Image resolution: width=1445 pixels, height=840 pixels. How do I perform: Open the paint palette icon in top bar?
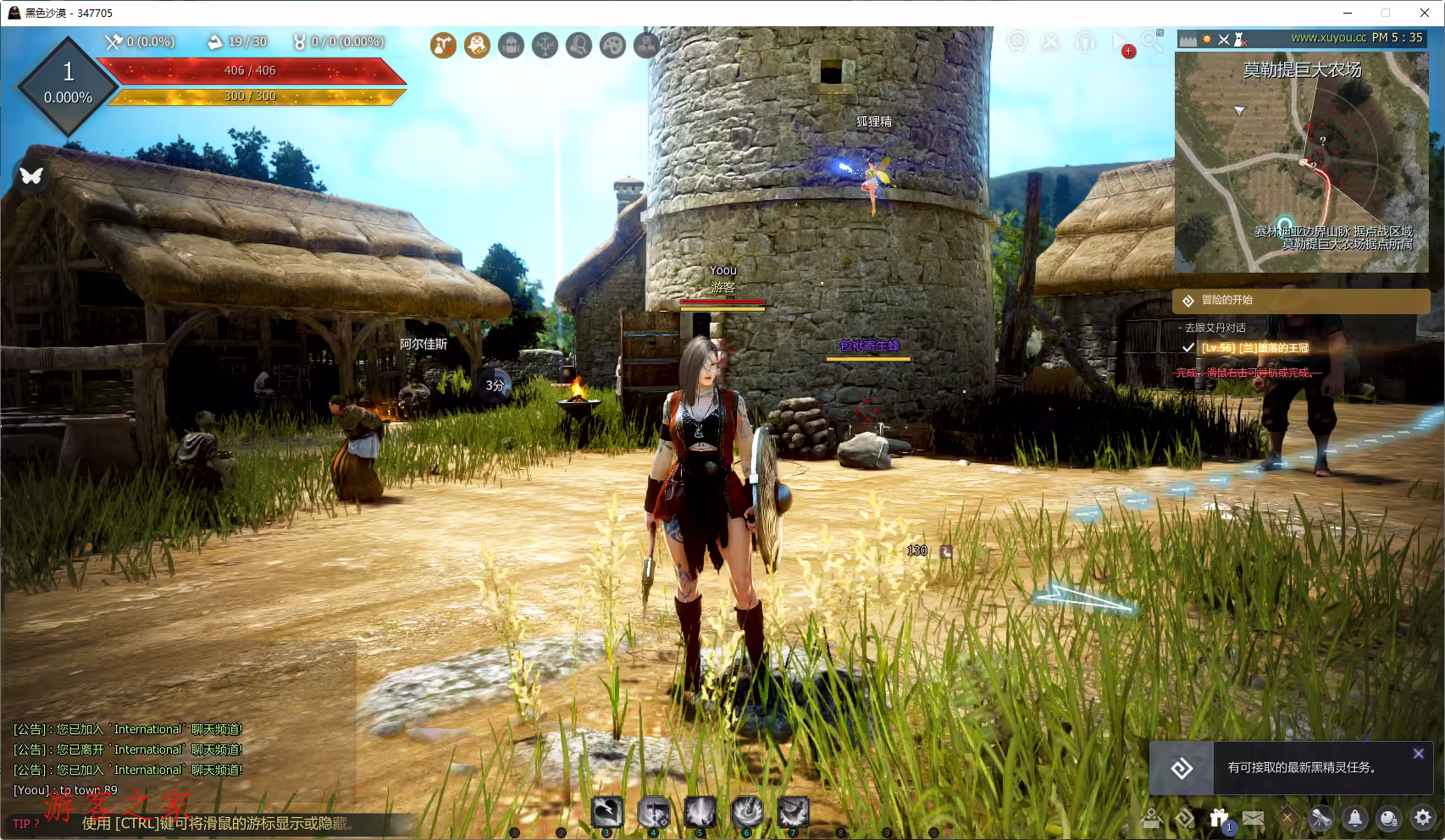[x=612, y=45]
